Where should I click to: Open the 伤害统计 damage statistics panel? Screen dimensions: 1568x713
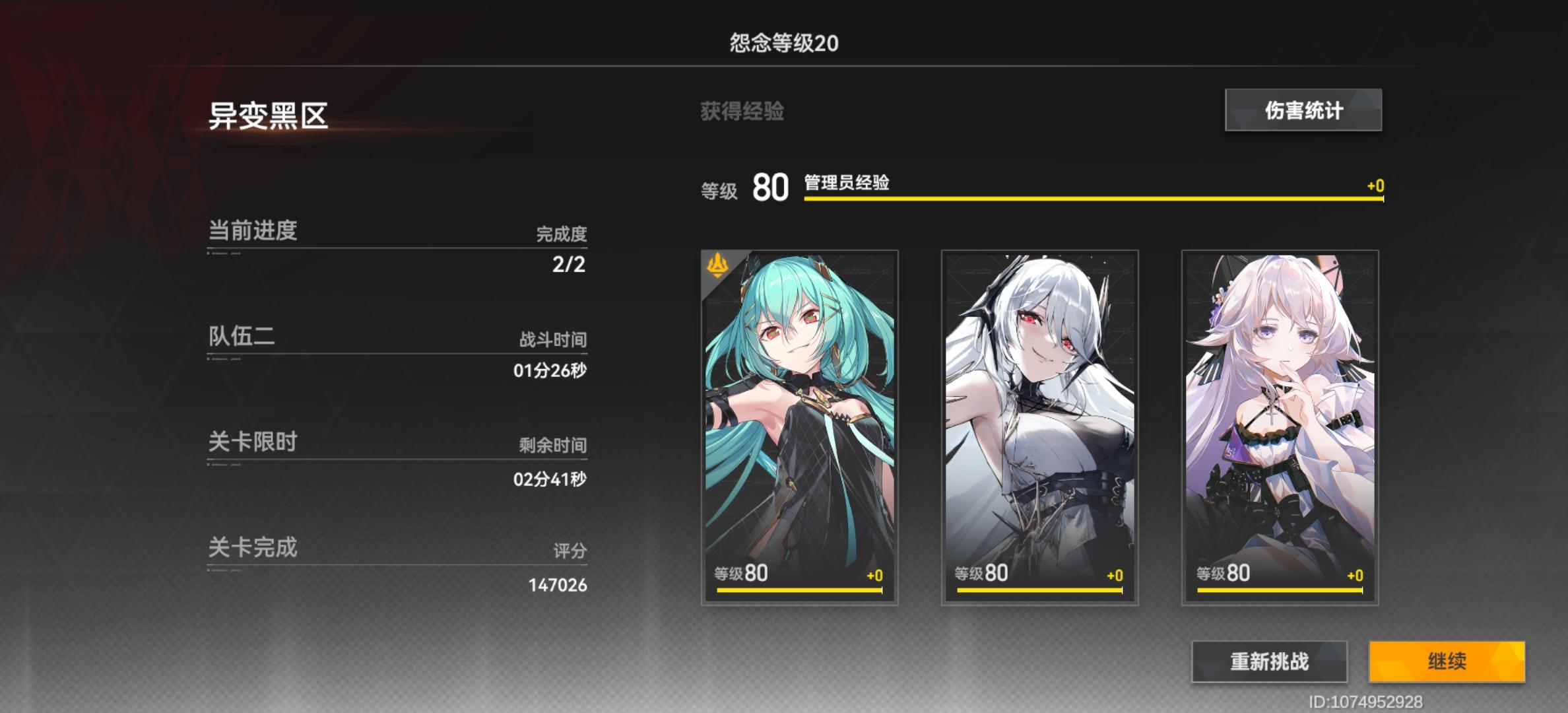point(1303,111)
